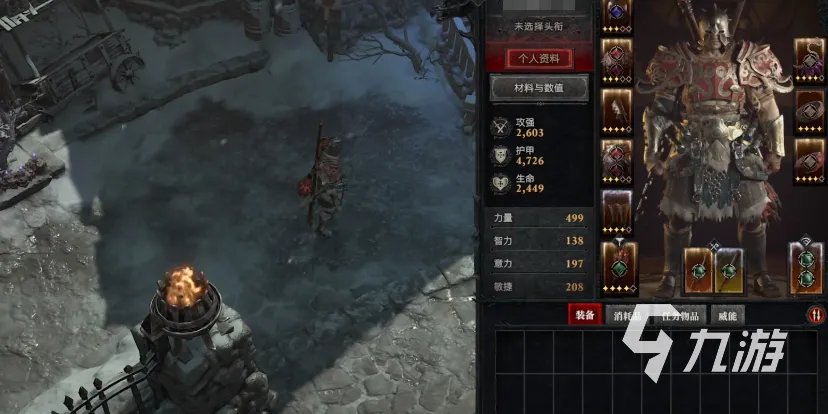Select the equipped helmet slot
This screenshot has width=828, height=414.
[x=615, y=14]
